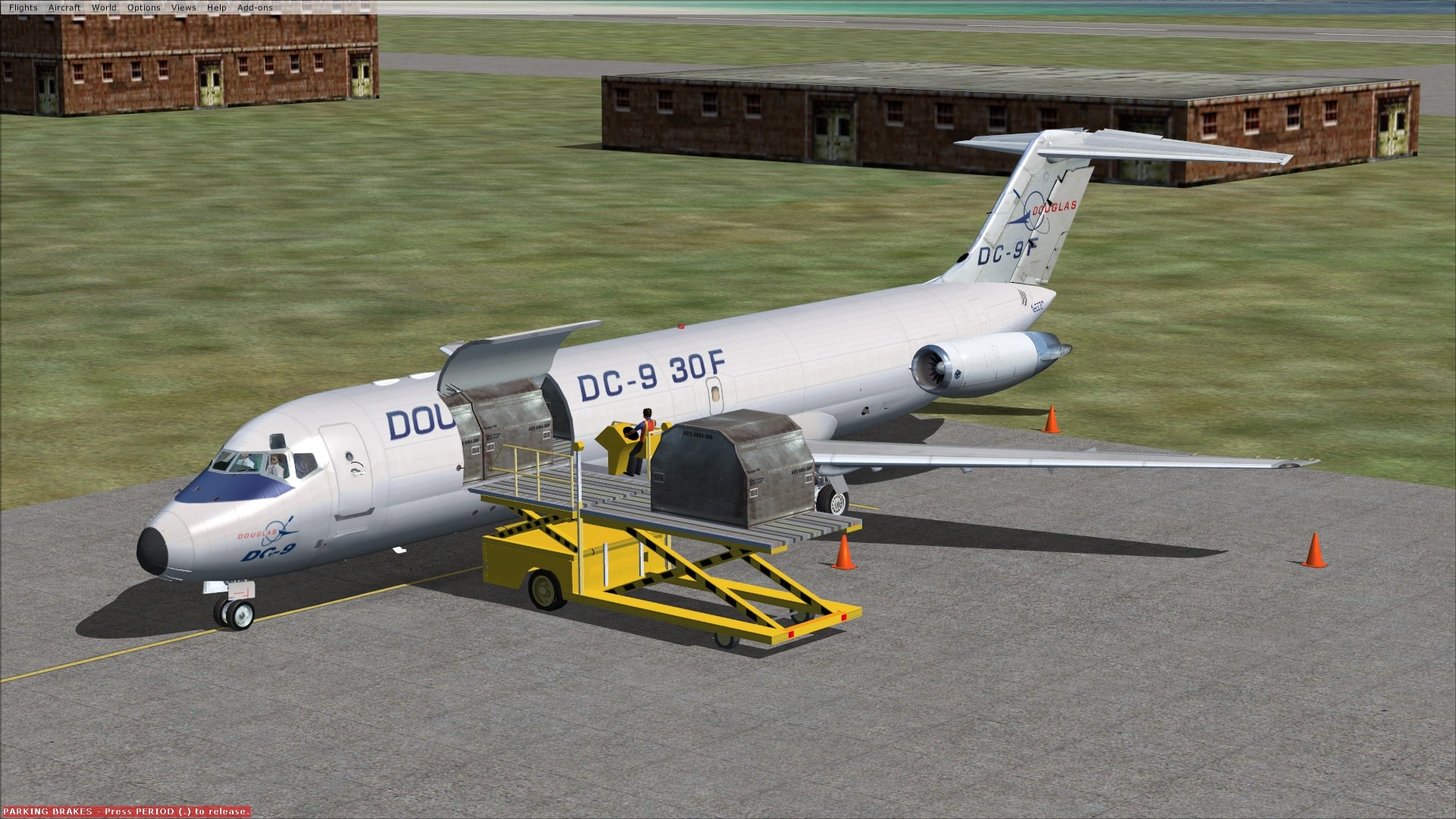The width and height of the screenshot is (1456, 819).
Task: Open the Flights menu
Action: coord(24,7)
